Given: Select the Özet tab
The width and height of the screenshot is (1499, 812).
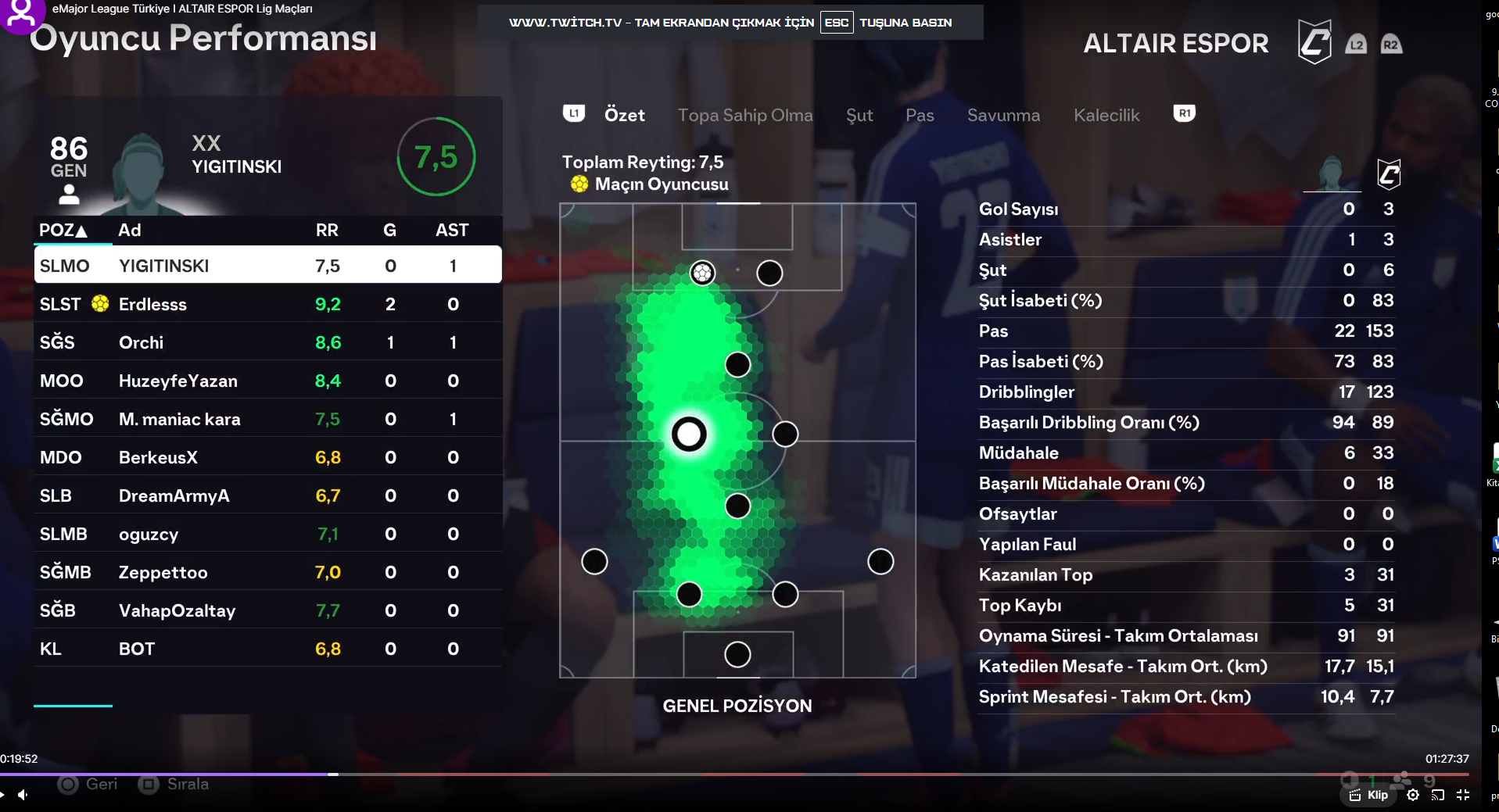Looking at the screenshot, I should (x=624, y=115).
